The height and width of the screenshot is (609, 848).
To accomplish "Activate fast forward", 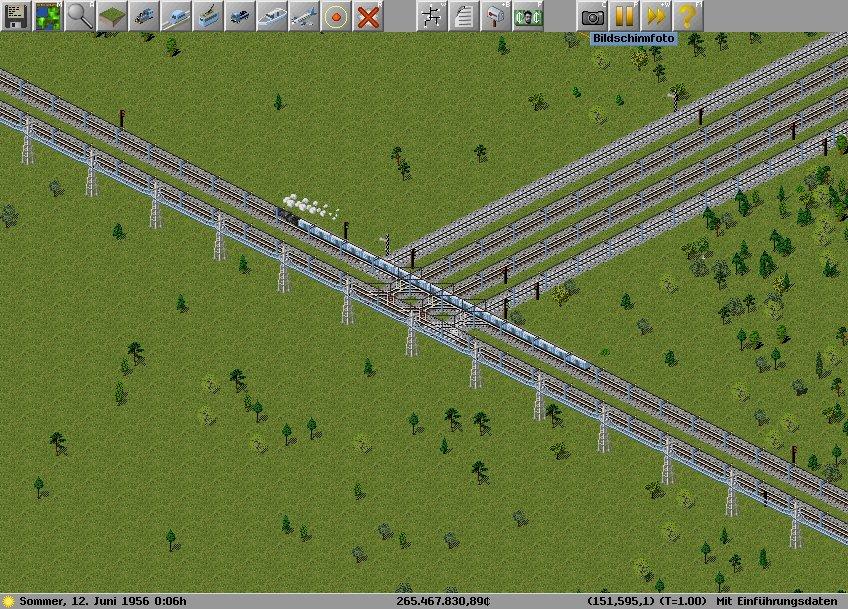I will tap(656, 16).
